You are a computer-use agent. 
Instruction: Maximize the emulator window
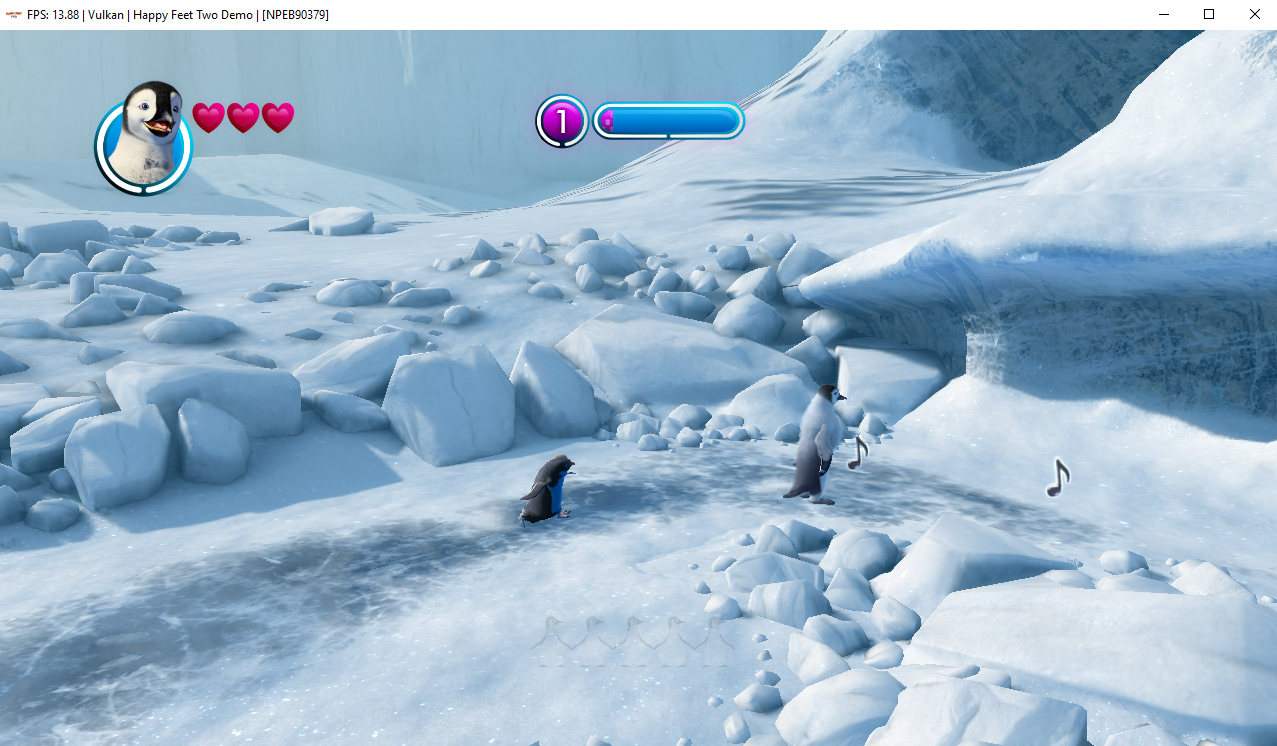coord(1209,14)
